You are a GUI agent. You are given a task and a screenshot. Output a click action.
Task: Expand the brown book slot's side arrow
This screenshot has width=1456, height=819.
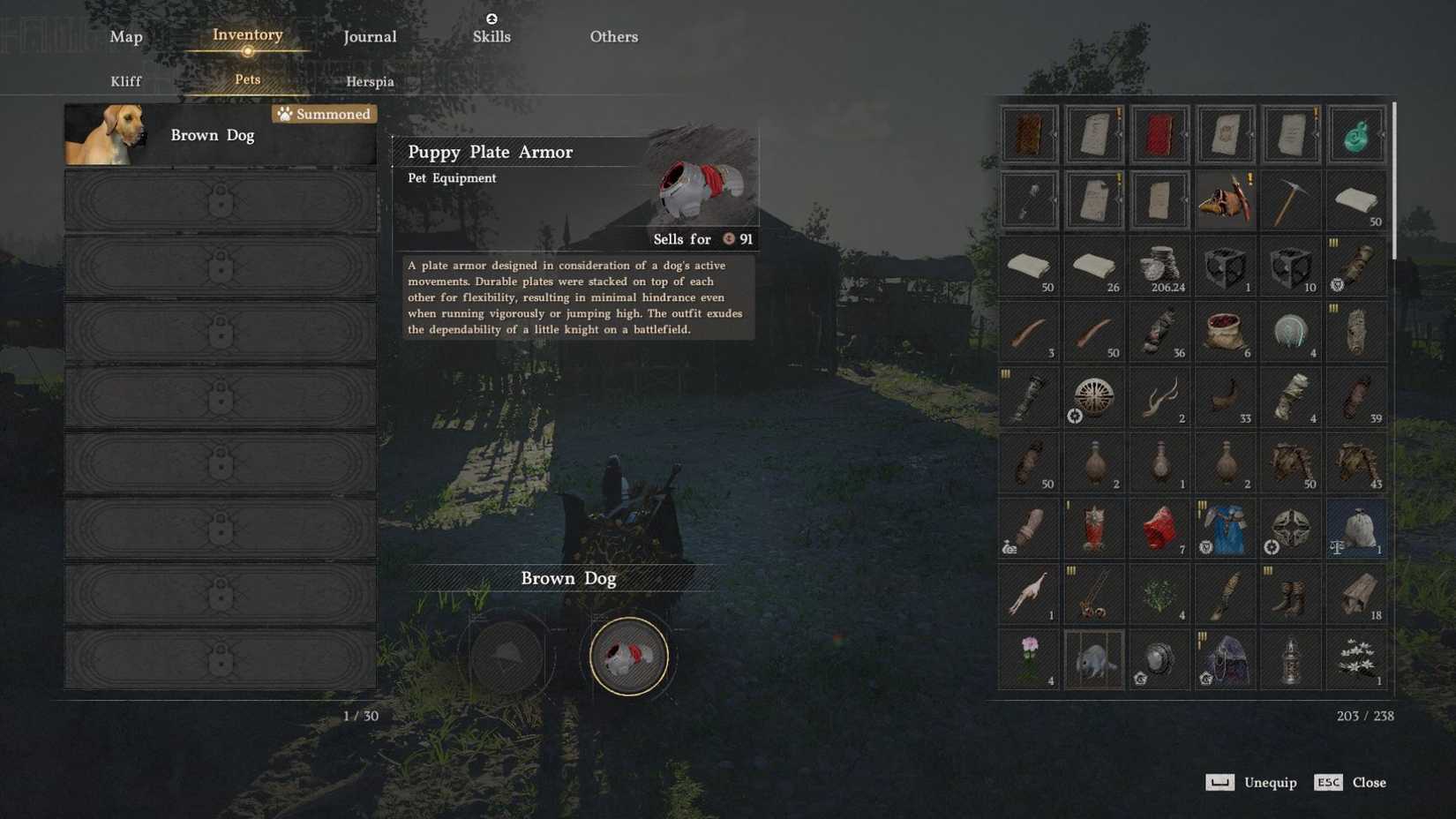point(1055,137)
